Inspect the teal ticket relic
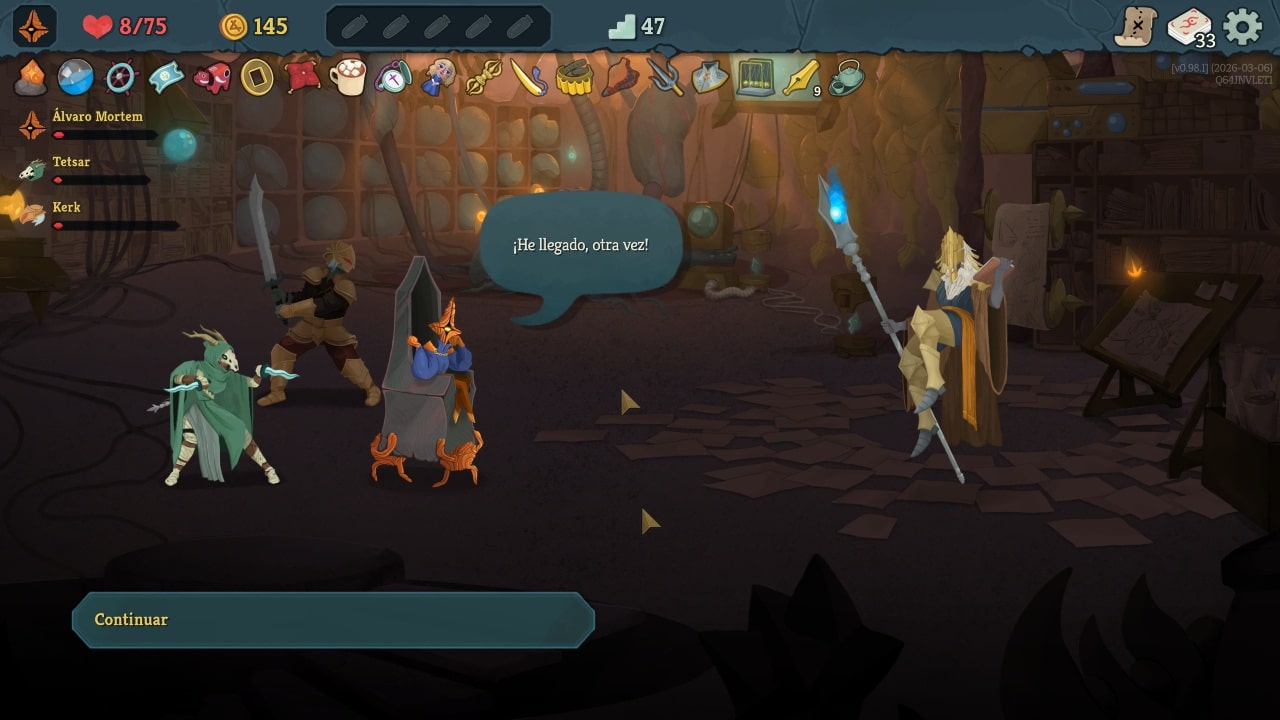 point(166,77)
